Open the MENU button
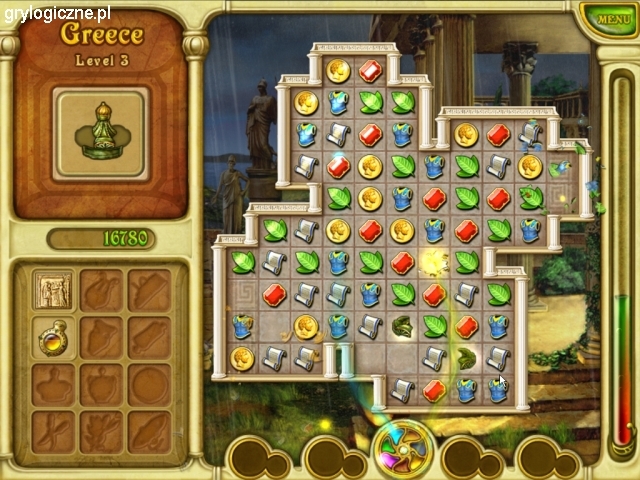The height and width of the screenshot is (480, 640). click(x=608, y=19)
